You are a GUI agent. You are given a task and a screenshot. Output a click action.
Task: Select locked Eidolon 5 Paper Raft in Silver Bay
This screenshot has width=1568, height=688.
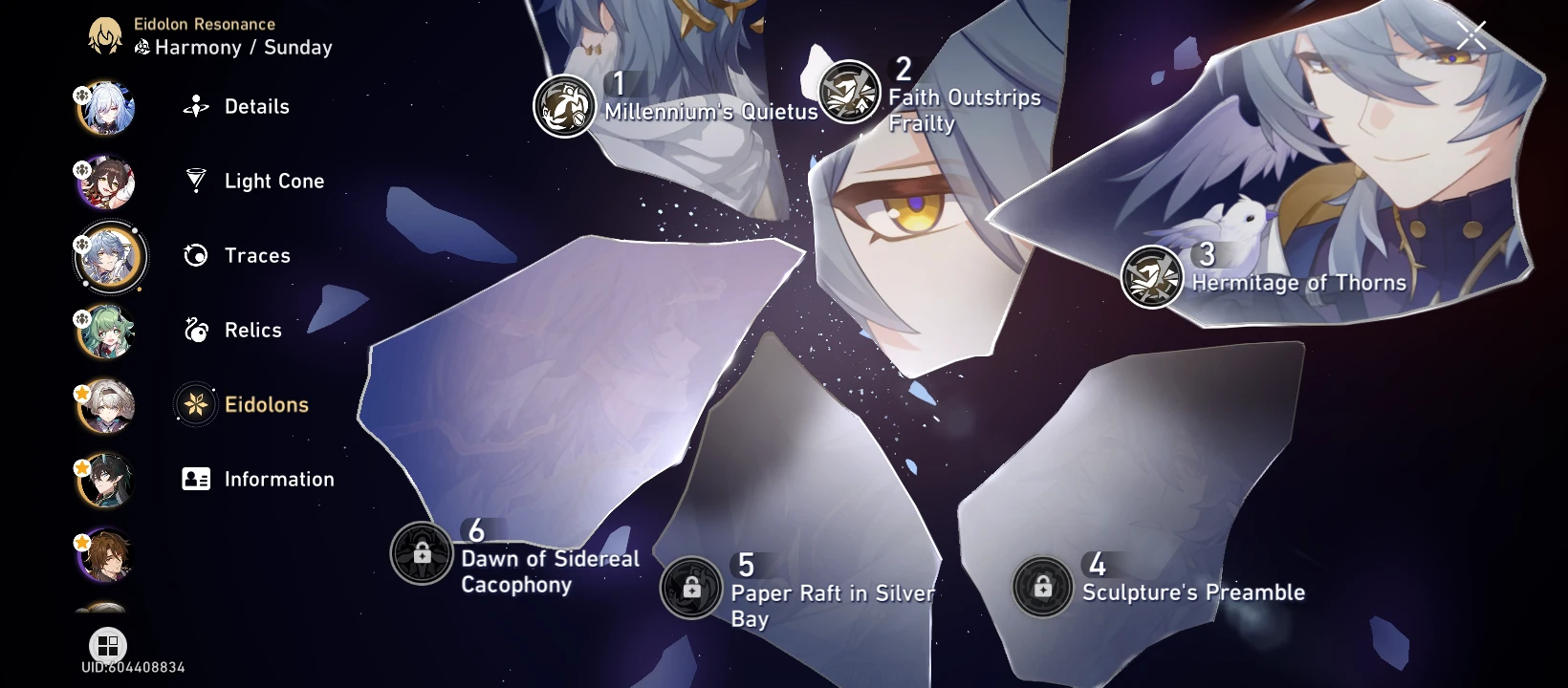[x=690, y=589]
